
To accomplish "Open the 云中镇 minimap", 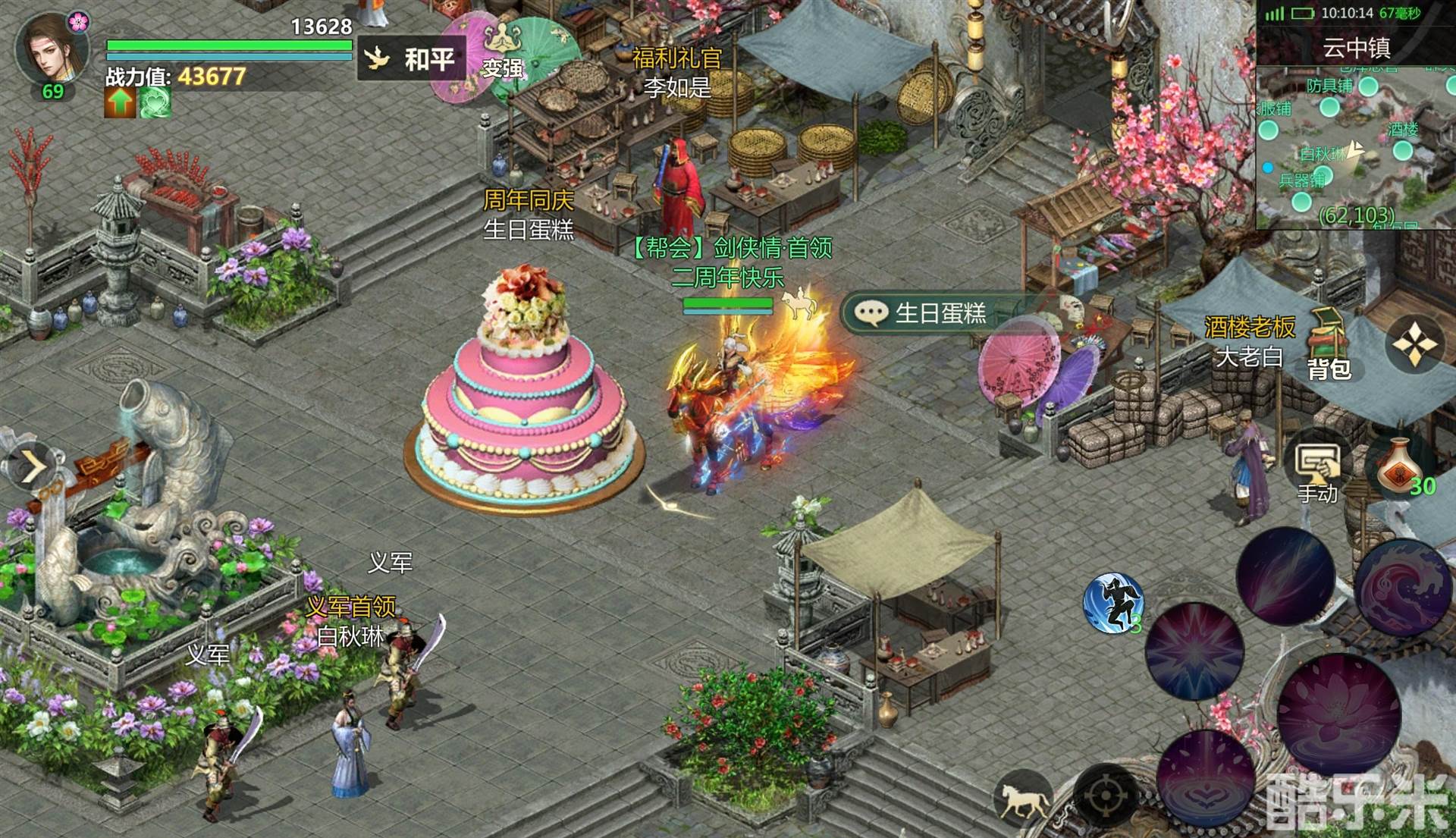I will click(1356, 144).
